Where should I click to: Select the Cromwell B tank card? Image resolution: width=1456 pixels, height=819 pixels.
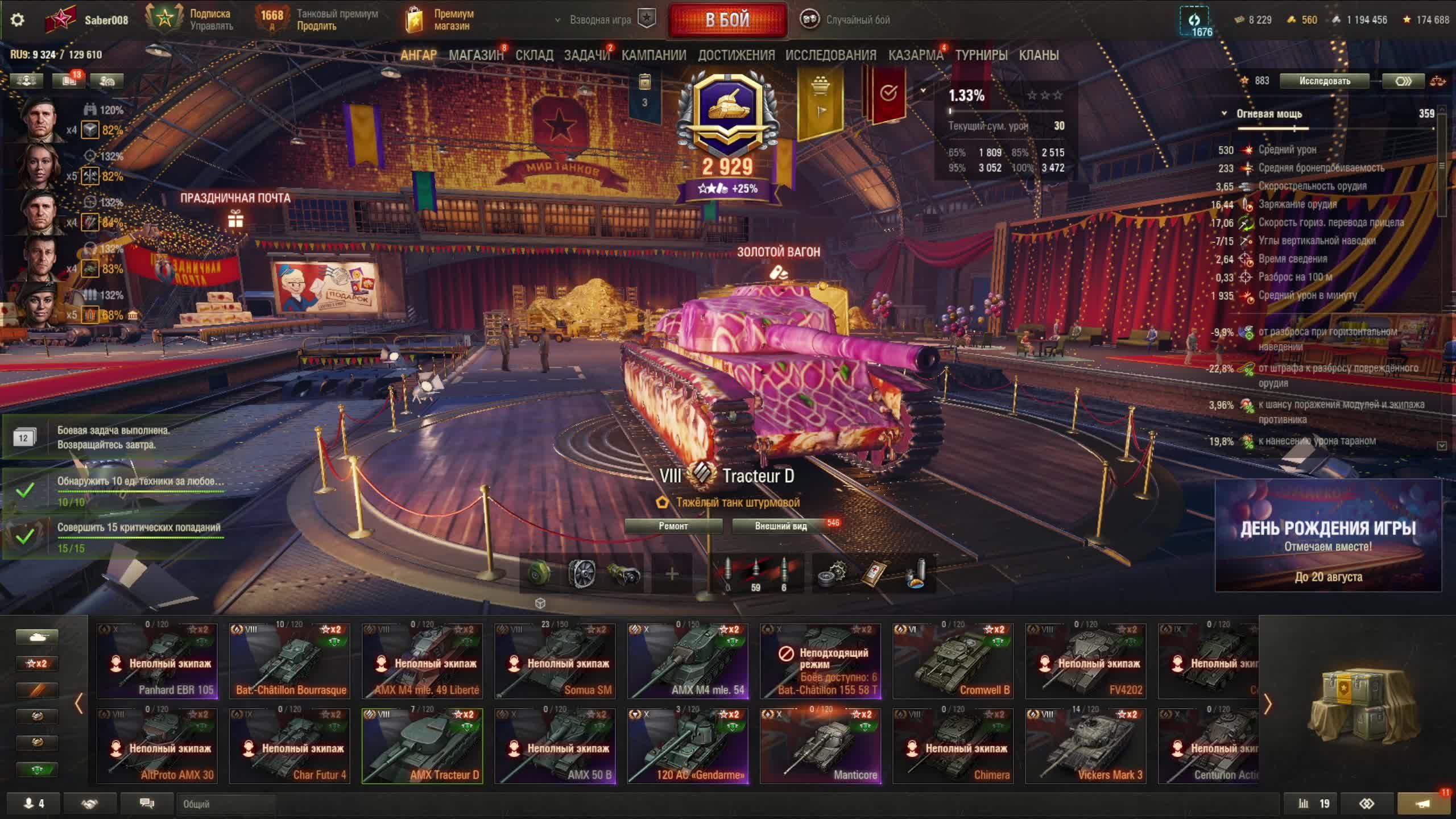click(x=953, y=661)
